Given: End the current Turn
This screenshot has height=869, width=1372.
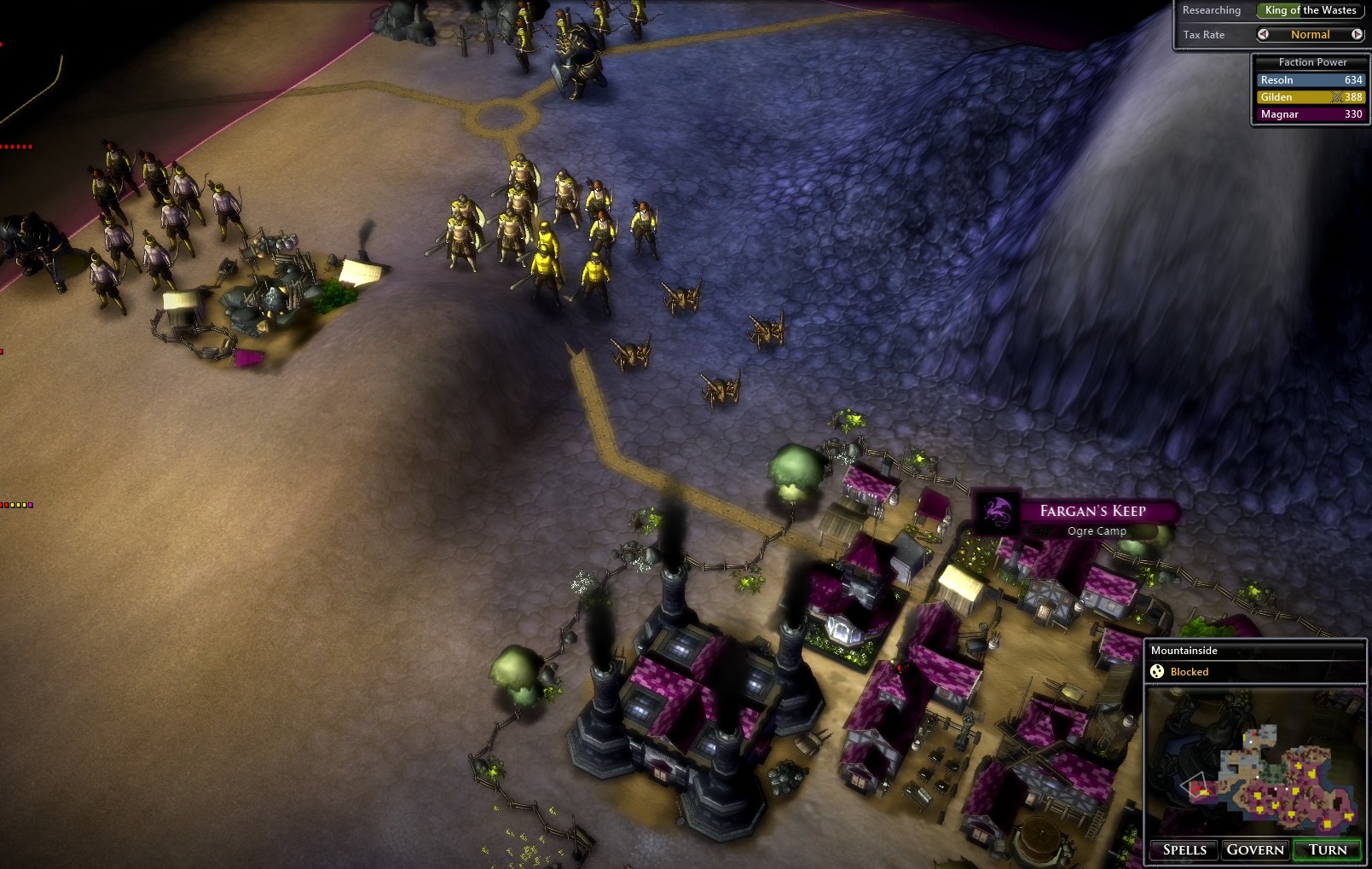Looking at the screenshot, I should tap(1328, 849).
